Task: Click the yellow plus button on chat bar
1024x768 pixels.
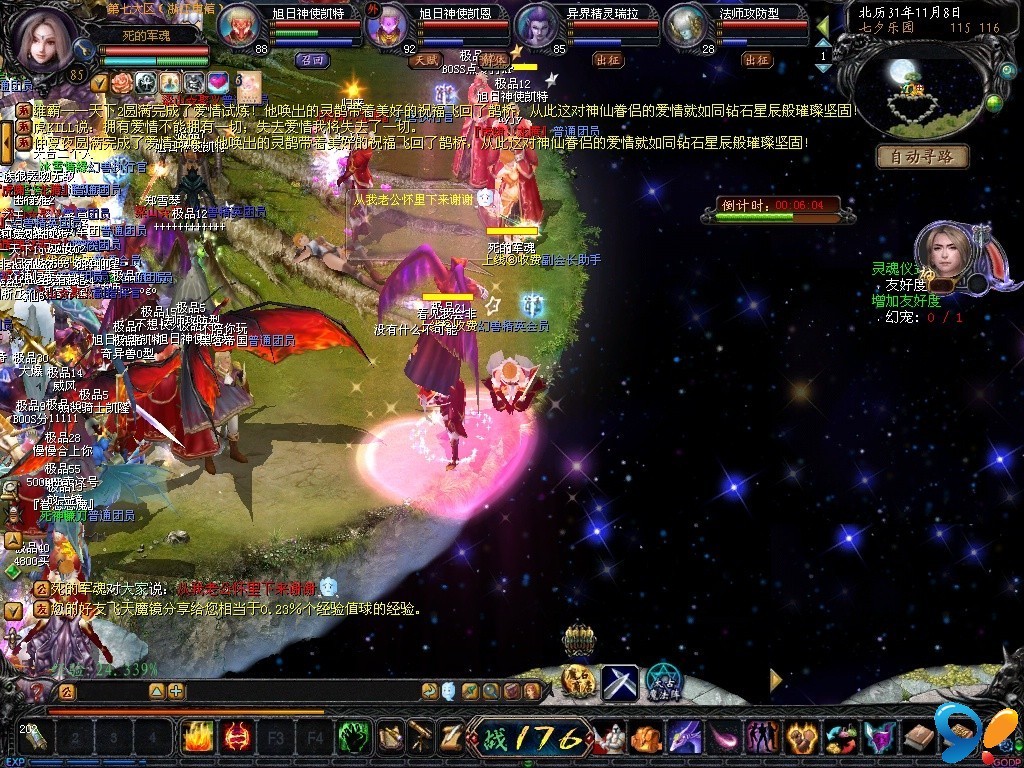Action: (x=176, y=690)
